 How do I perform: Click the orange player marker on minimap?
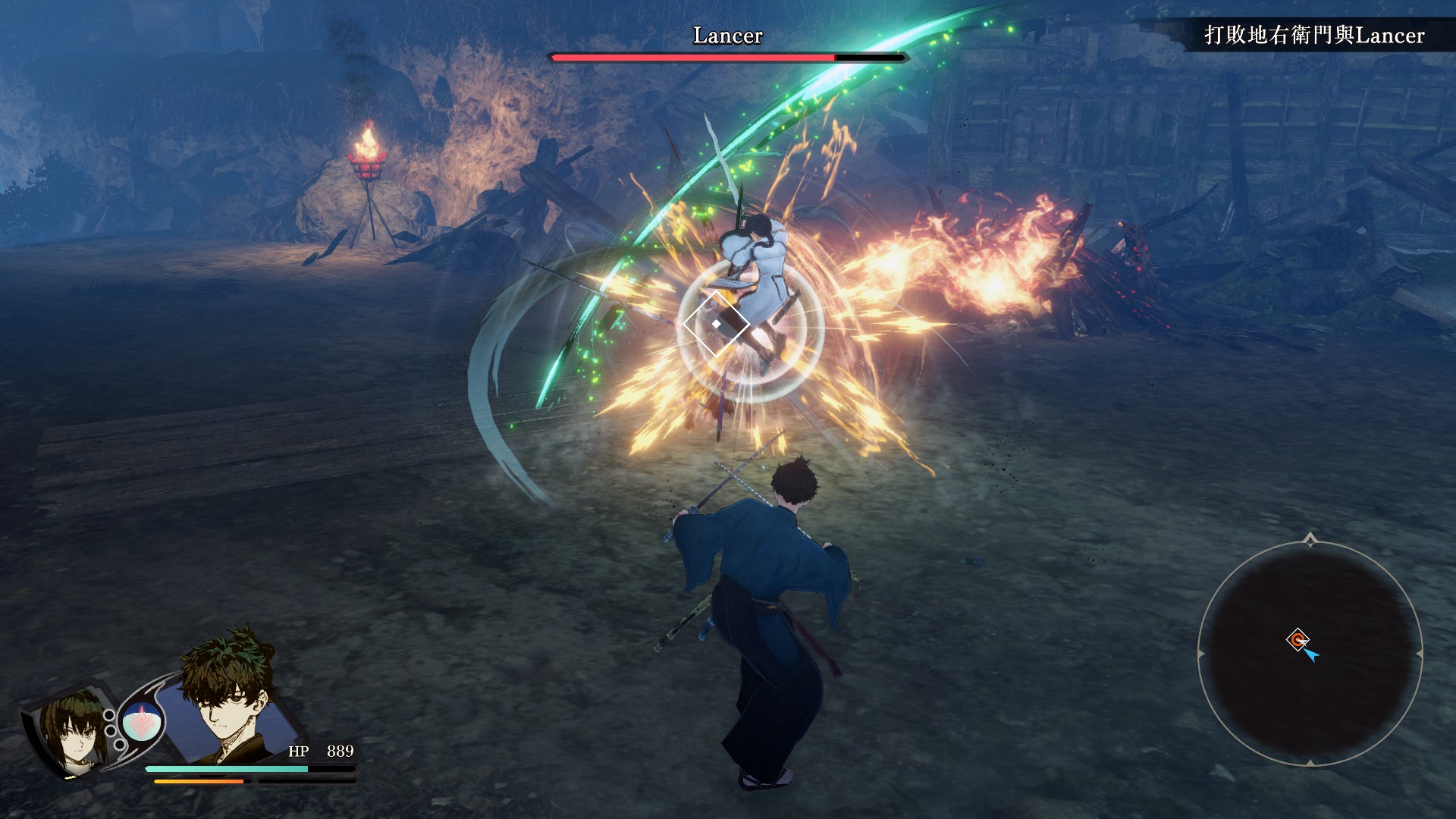[1298, 639]
